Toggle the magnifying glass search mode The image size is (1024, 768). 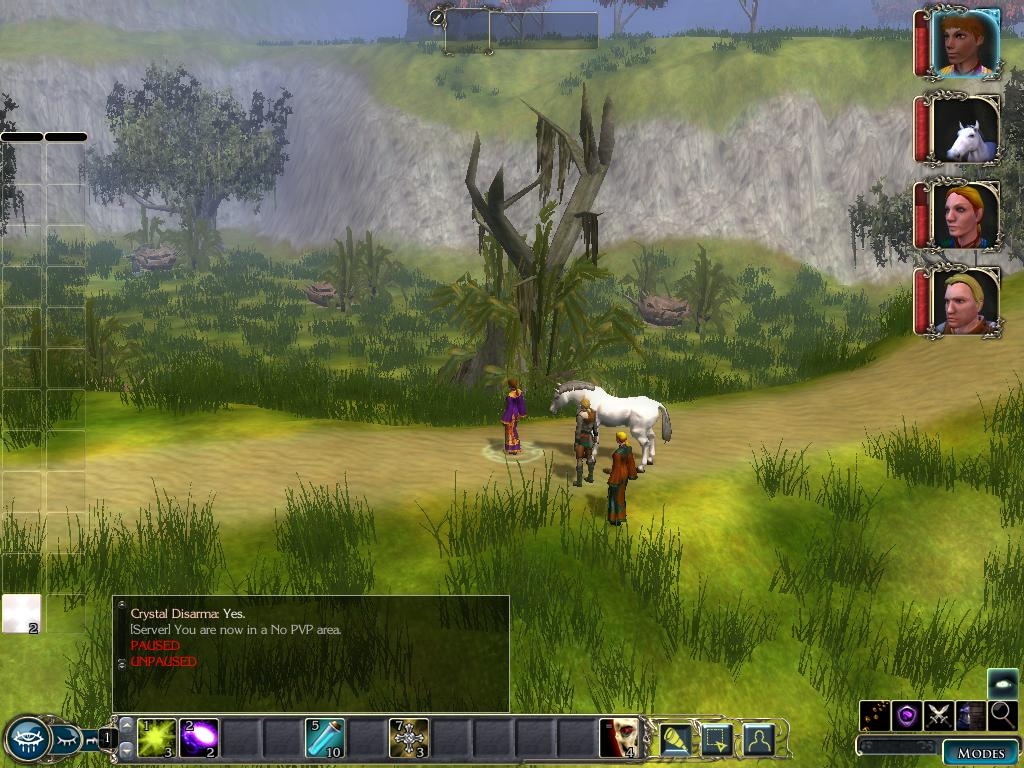coord(1002,715)
